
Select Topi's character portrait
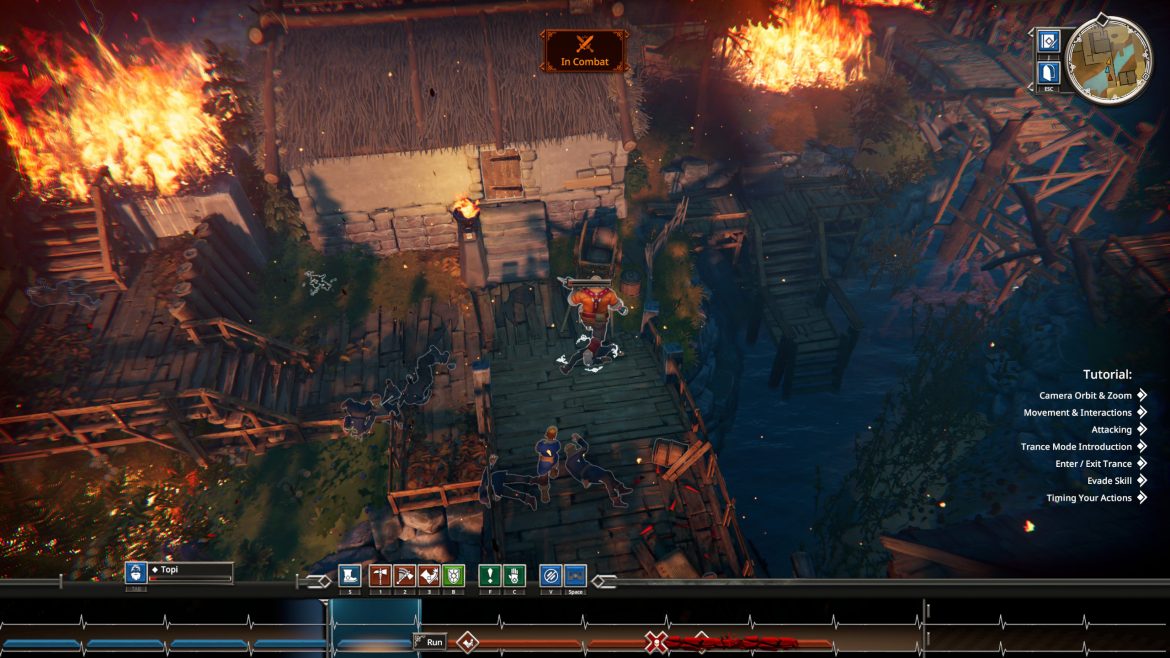click(x=136, y=573)
